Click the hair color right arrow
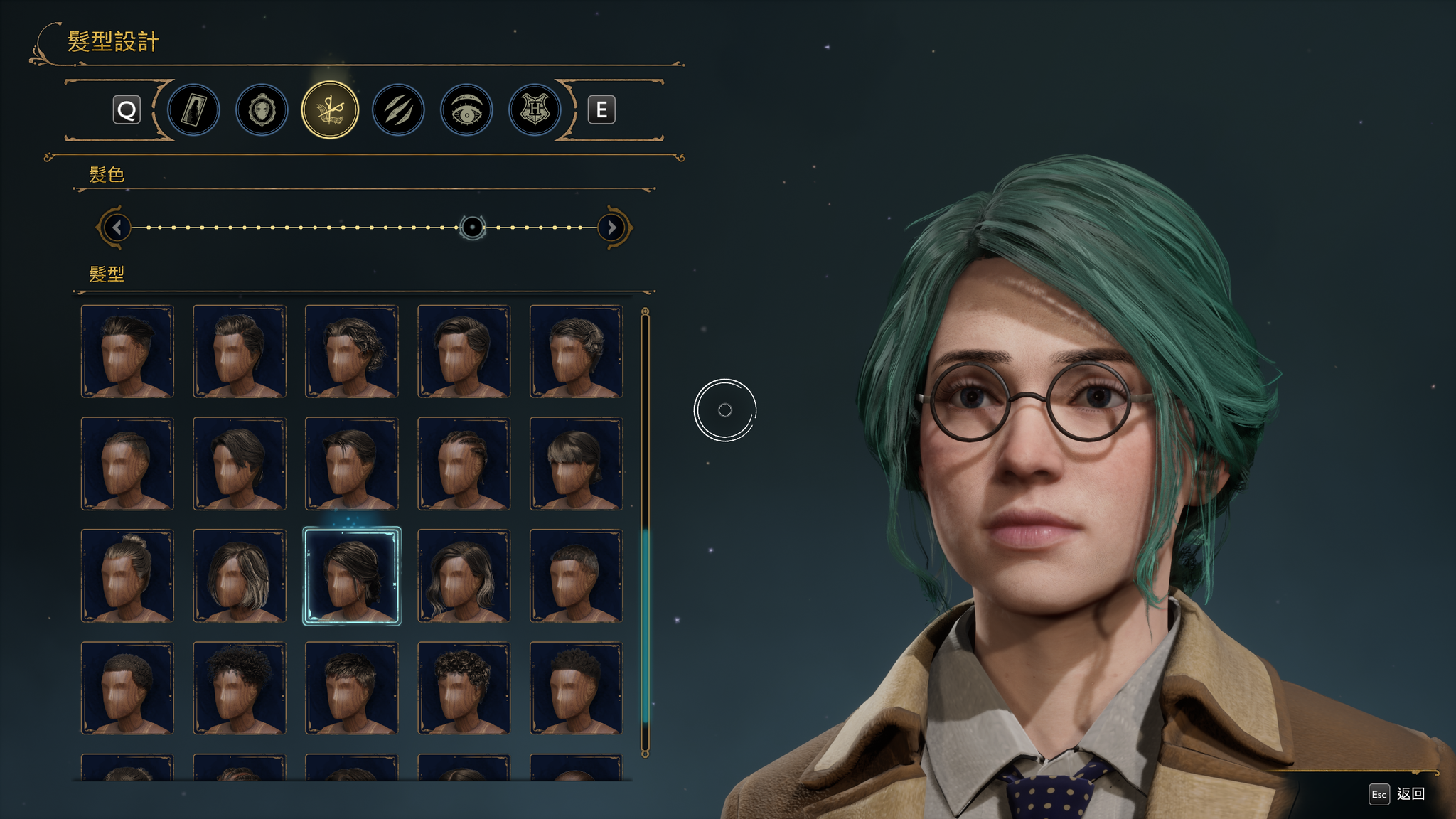This screenshot has height=819, width=1456. [x=611, y=227]
